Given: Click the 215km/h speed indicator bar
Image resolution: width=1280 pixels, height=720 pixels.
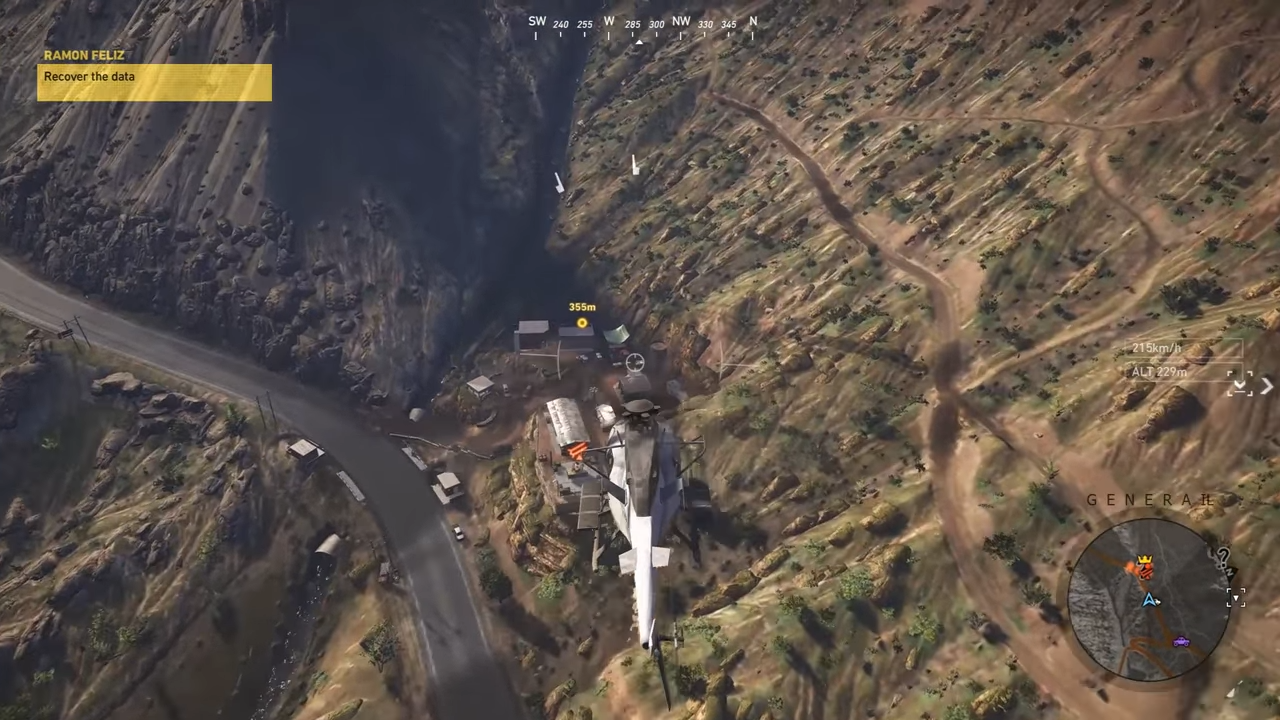Looking at the screenshot, I should pos(1156,348).
